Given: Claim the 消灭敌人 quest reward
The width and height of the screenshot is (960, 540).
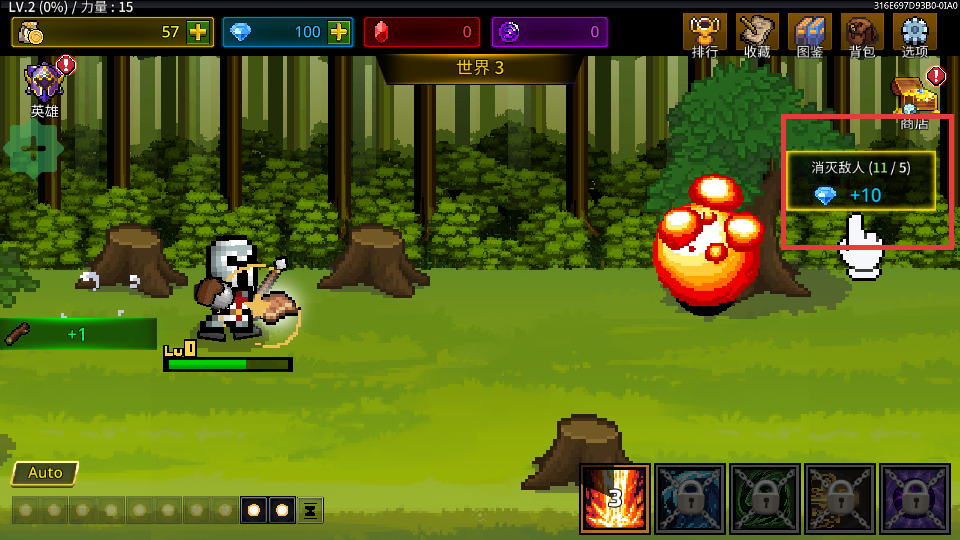Looking at the screenshot, I should click(861, 181).
